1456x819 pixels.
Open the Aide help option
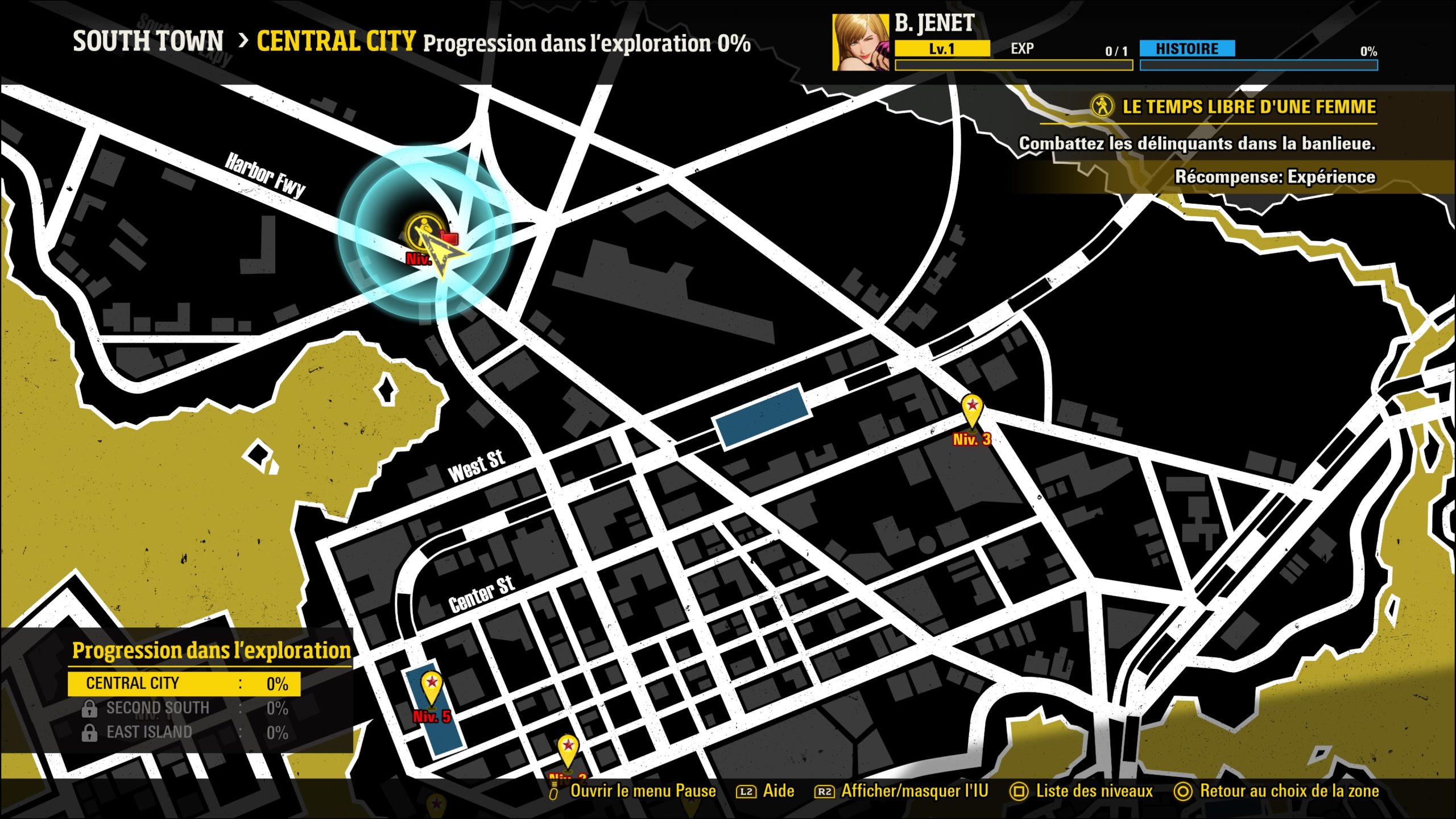coord(766,791)
